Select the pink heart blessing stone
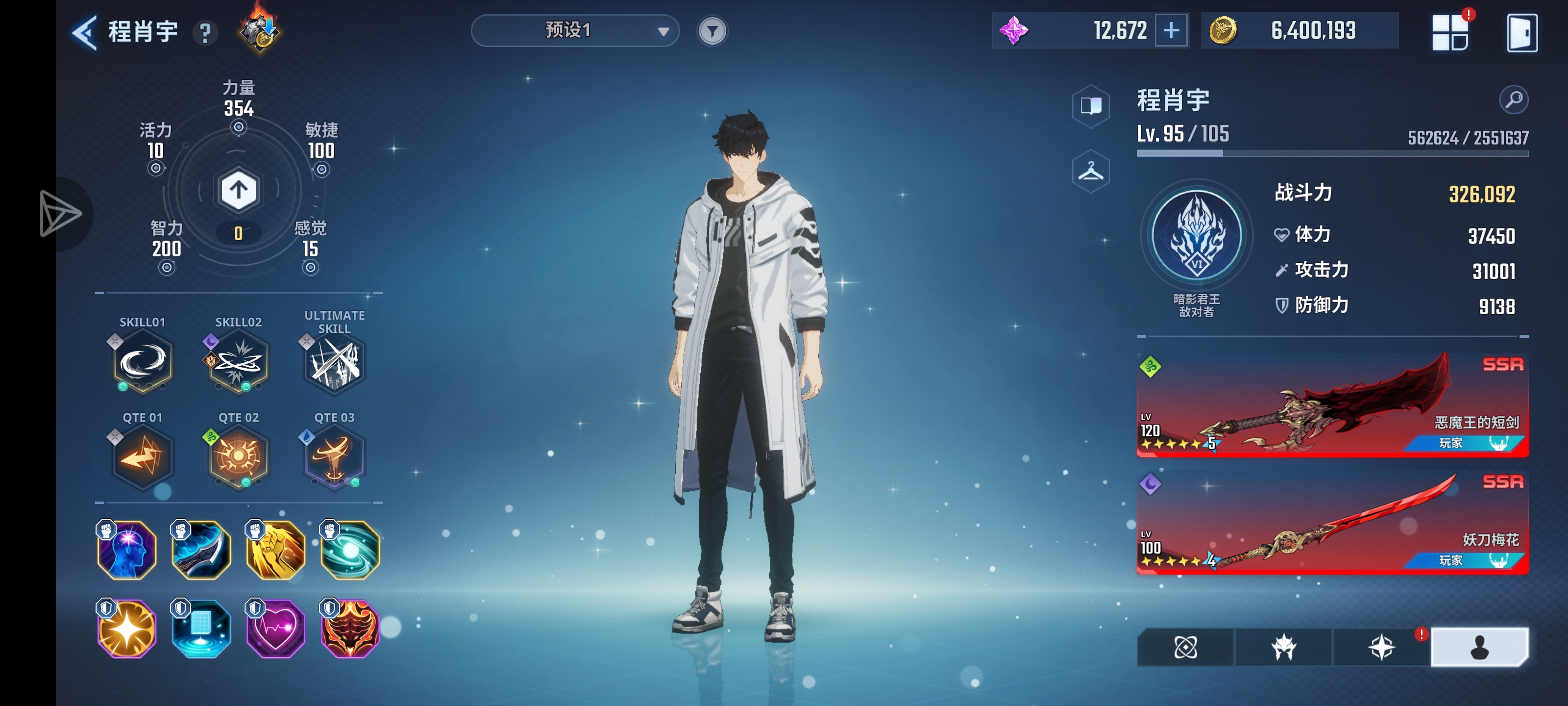This screenshot has height=706, width=1568. tap(275, 629)
